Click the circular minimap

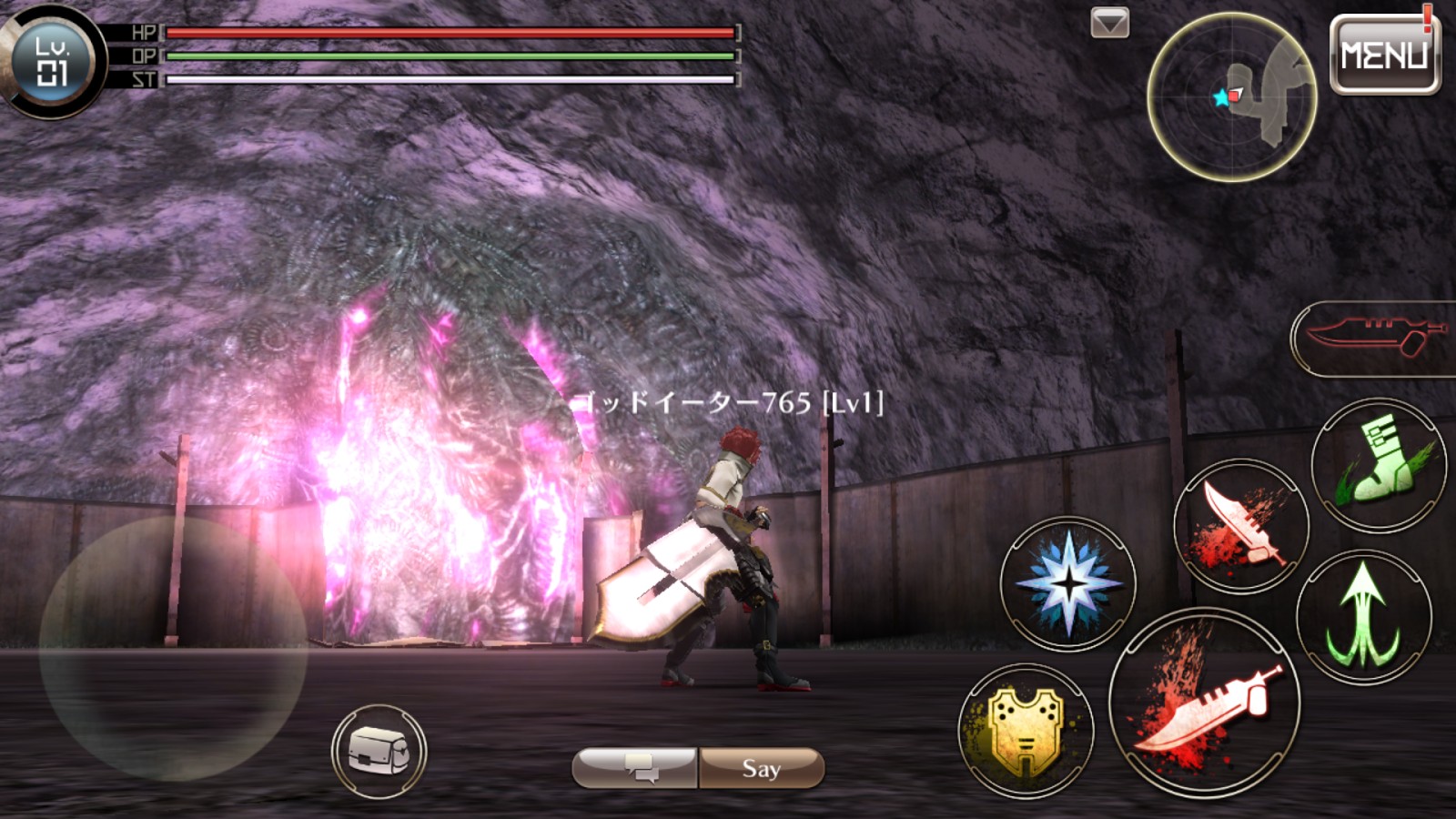tap(1231, 96)
